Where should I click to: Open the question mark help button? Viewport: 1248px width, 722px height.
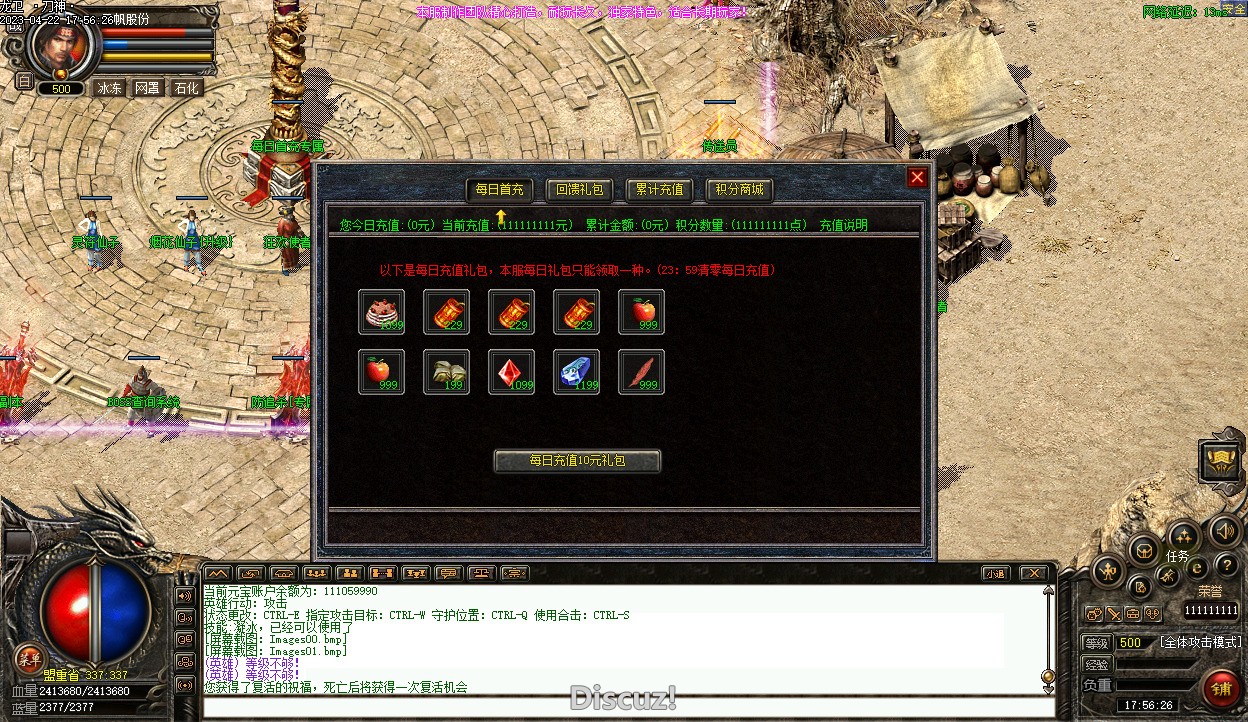point(1226,565)
